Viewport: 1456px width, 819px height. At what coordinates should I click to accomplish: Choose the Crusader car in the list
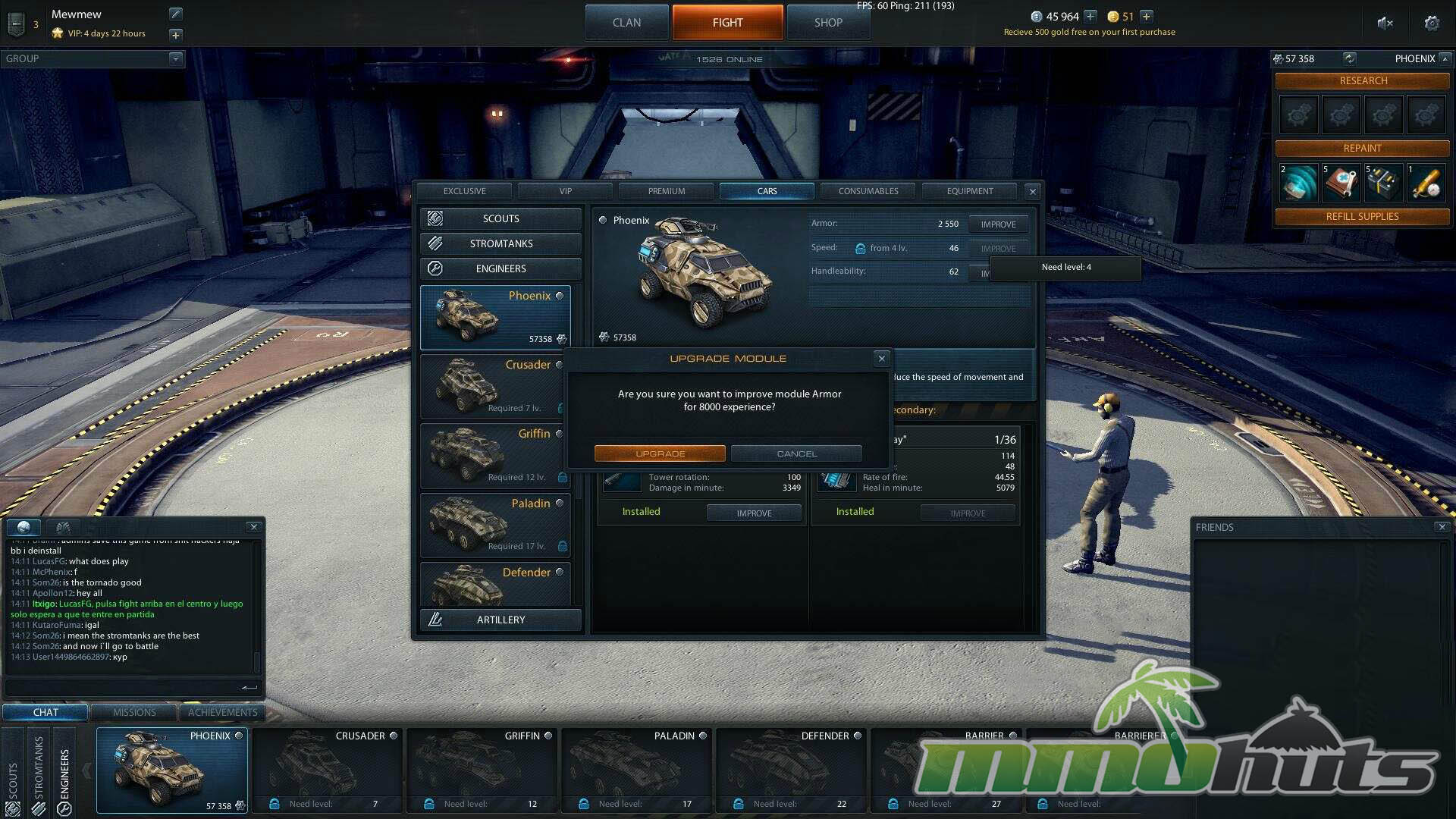click(x=494, y=386)
